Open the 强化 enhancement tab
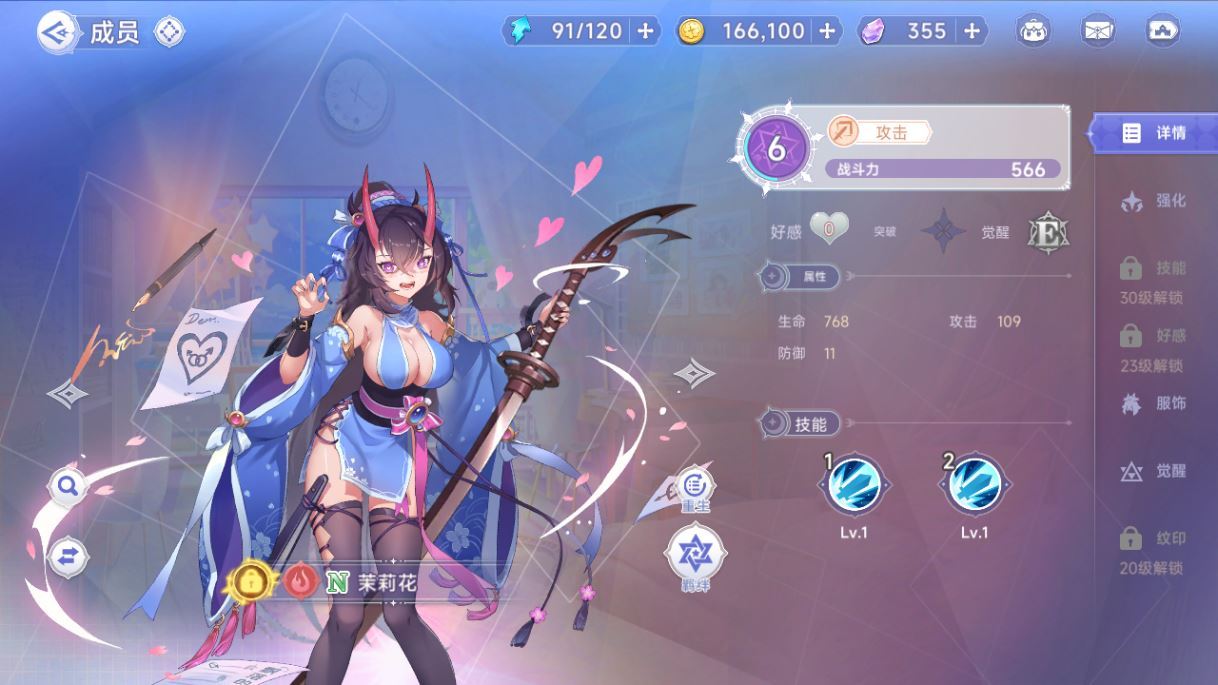Screen dimensions: 1218x685 click(x=1154, y=201)
